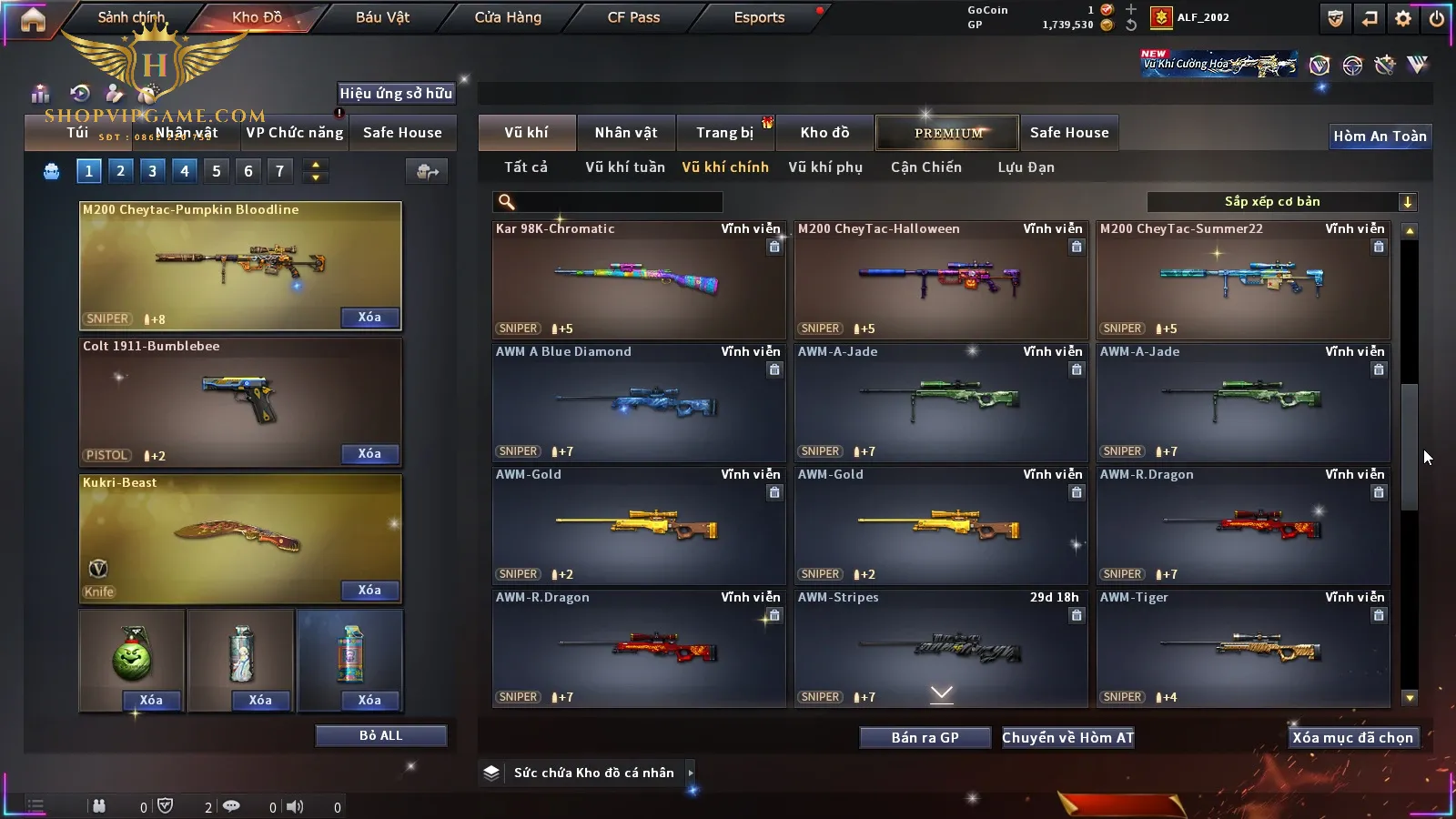Image resolution: width=1456 pixels, height=819 pixels.
Task: Click the Bỏ ALL button
Action: pyautogui.click(x=380, y=735)
